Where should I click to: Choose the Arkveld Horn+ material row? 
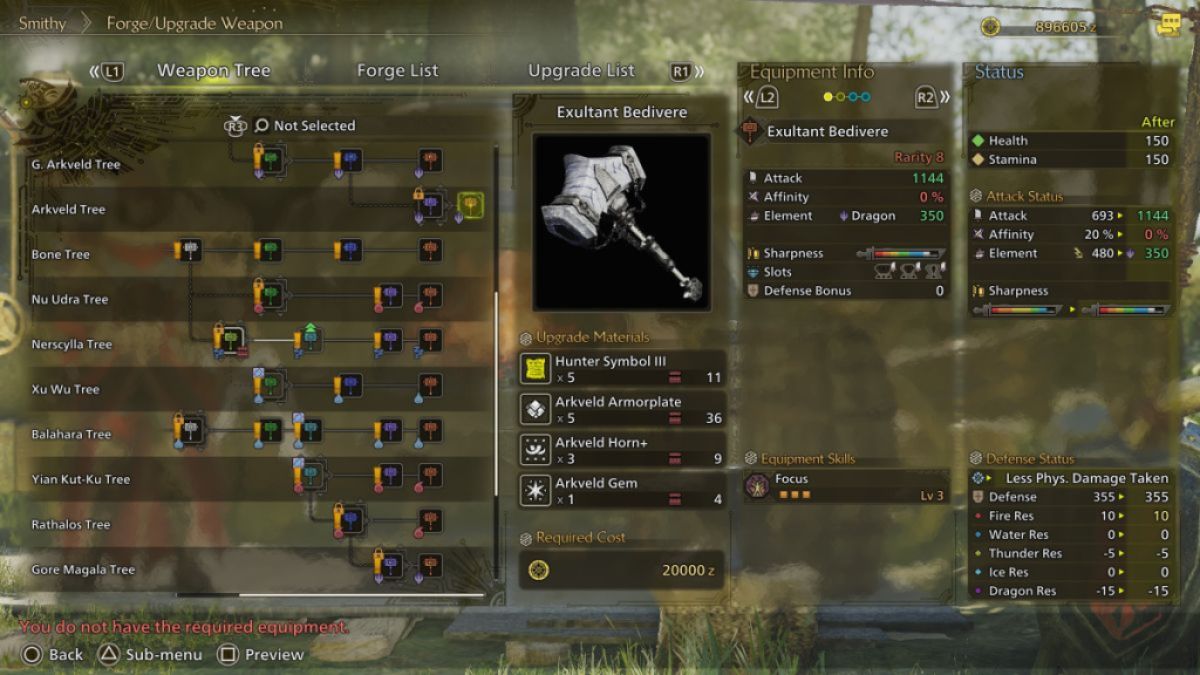coord(622,450)
